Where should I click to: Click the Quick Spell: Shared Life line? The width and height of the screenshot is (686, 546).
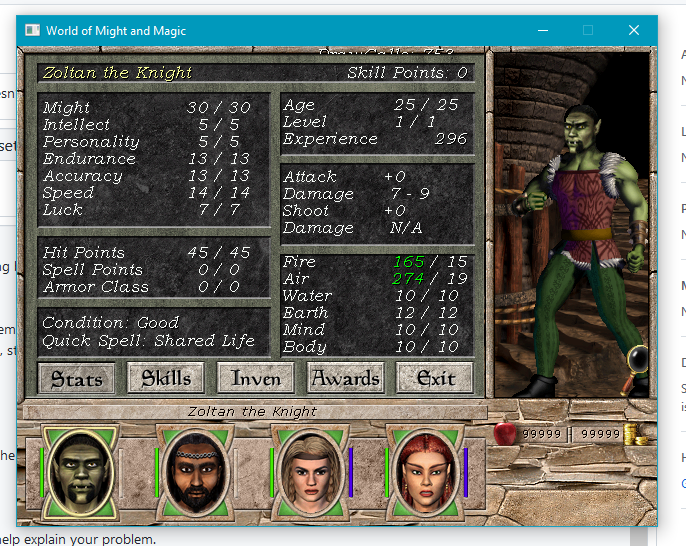(148, 340)
